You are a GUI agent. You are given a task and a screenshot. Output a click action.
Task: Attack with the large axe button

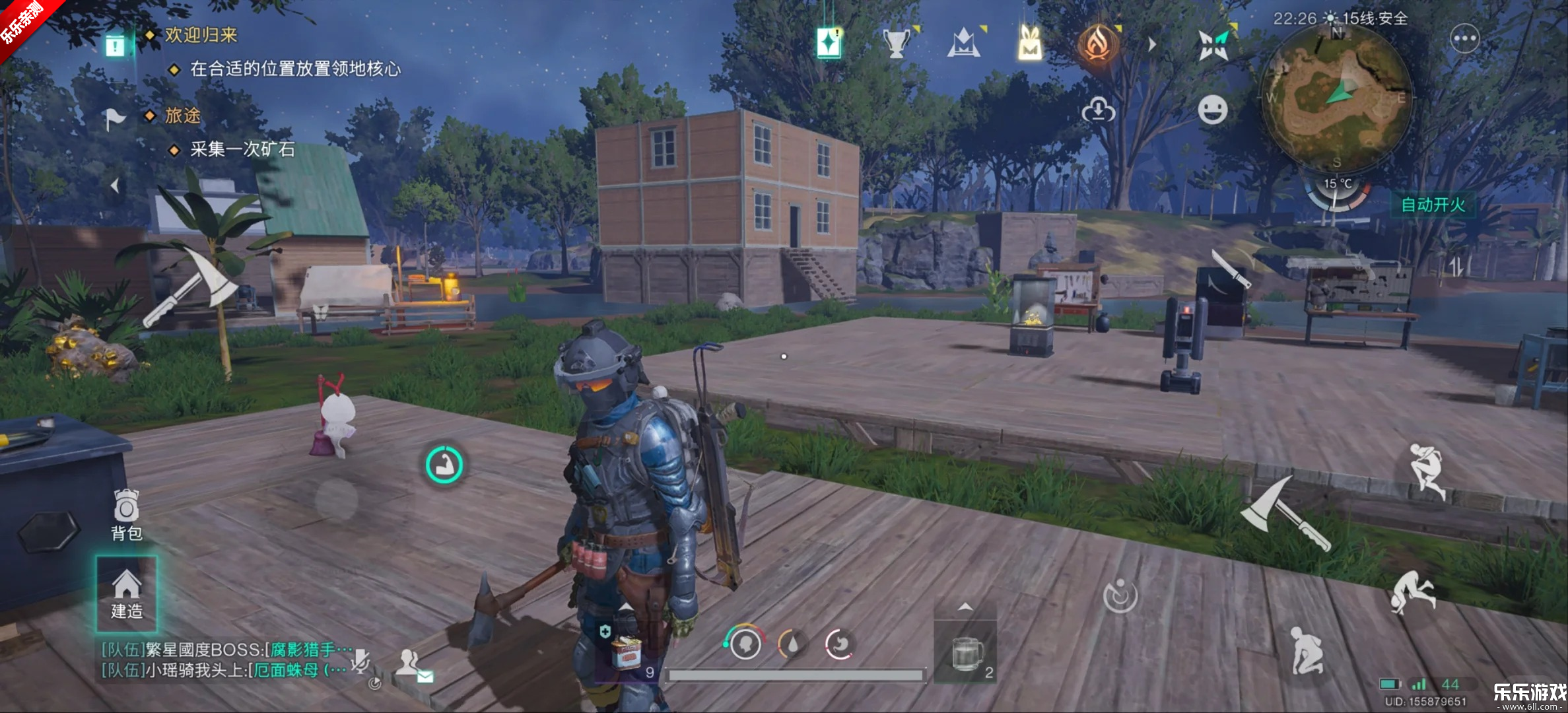[x=1284, y=515]
